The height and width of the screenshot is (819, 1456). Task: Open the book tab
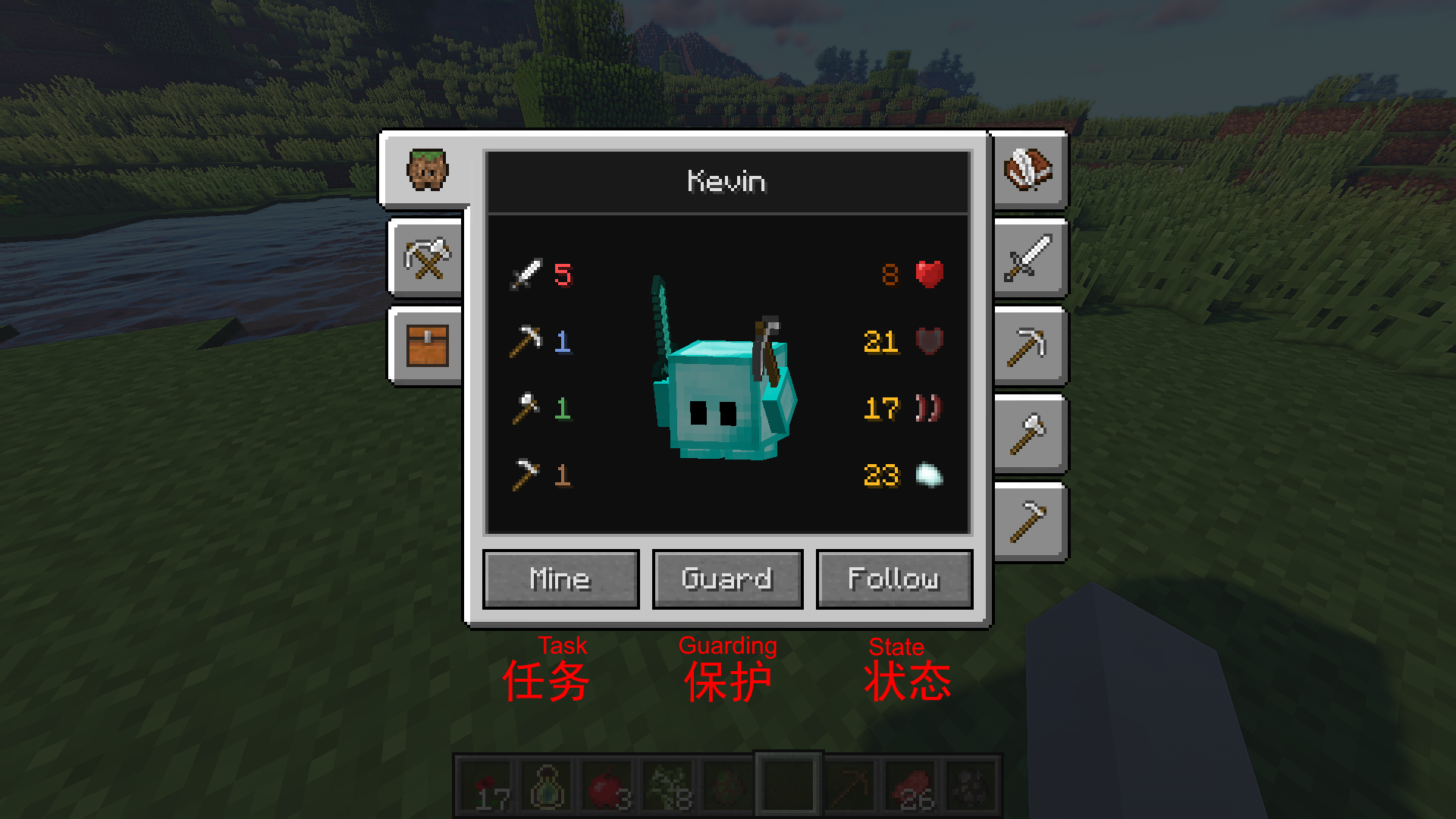click(1028, 170)
